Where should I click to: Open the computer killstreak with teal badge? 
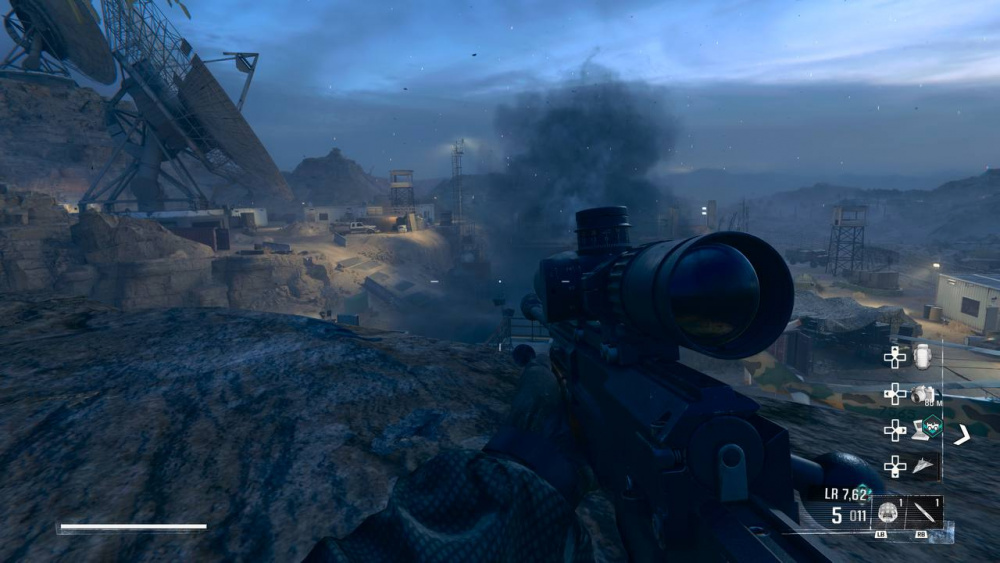pyautogui.click(x=928, y=429)
